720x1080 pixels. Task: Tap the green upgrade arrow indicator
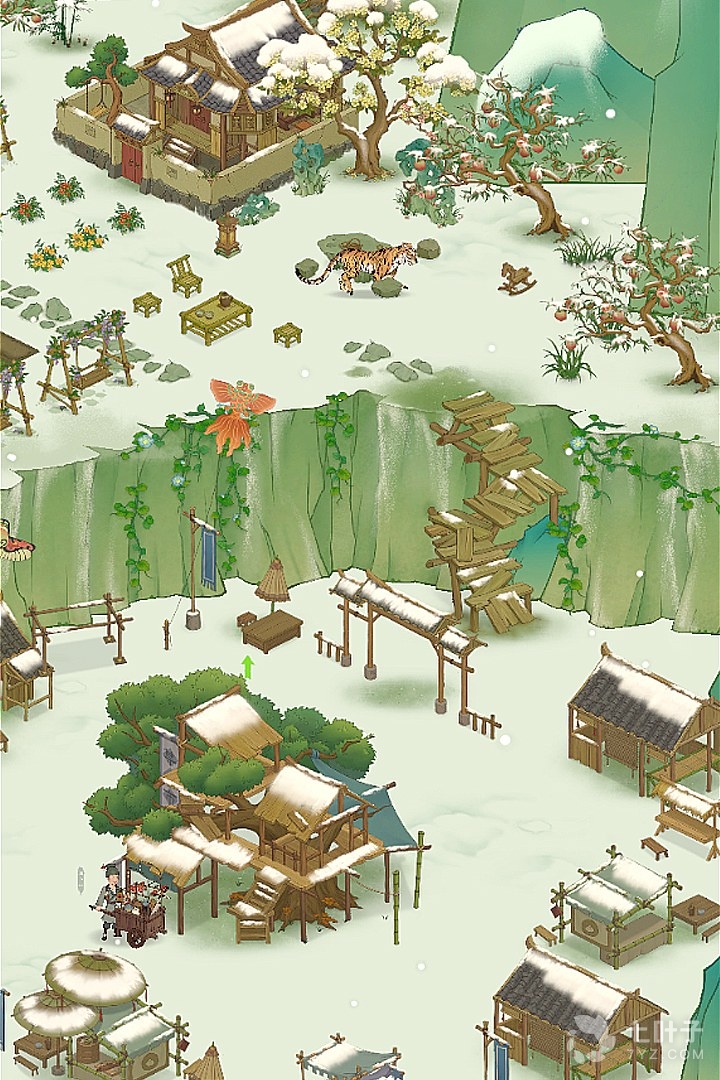point(248,666)
